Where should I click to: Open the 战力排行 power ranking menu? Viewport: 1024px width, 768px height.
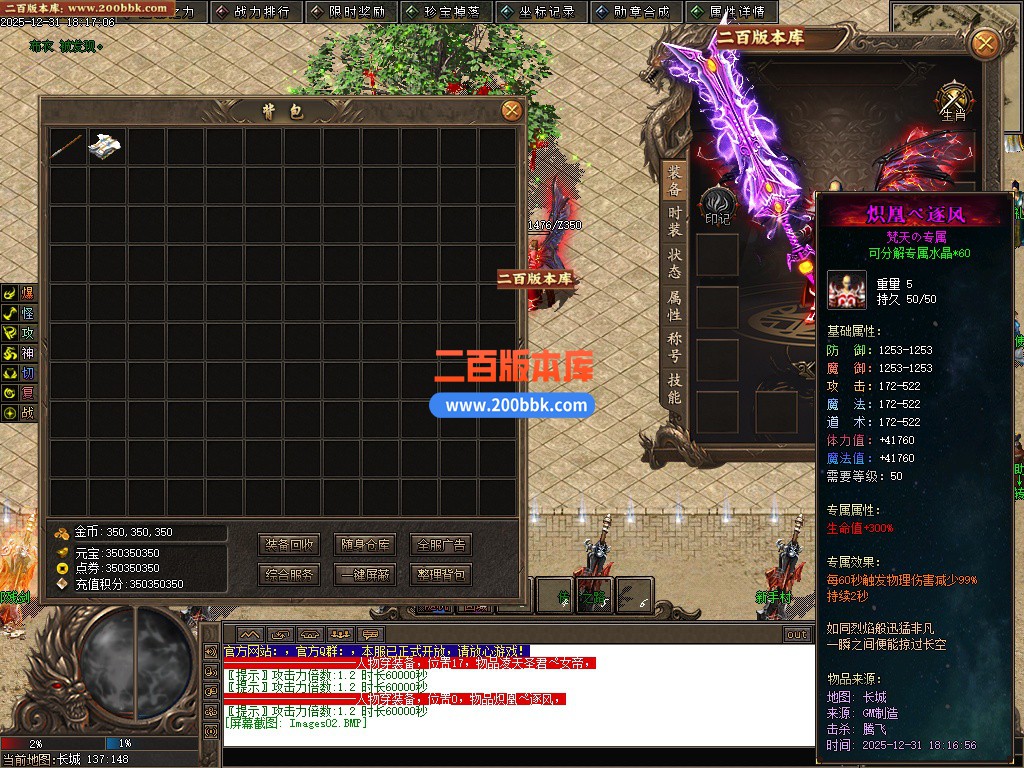(253, 12)
